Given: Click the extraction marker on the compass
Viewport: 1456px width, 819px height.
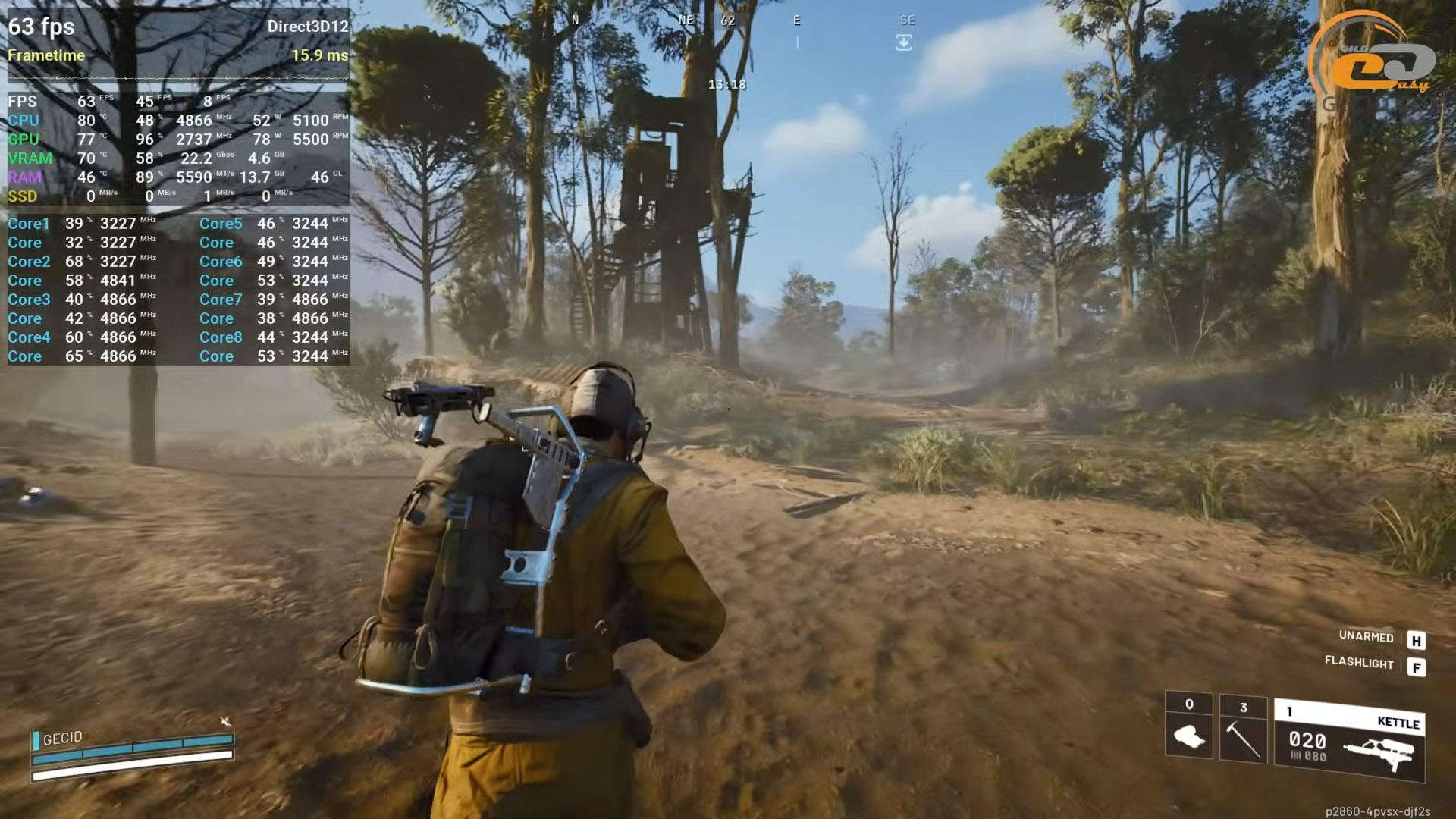Looking at the screenshot, I should (903, 43).
